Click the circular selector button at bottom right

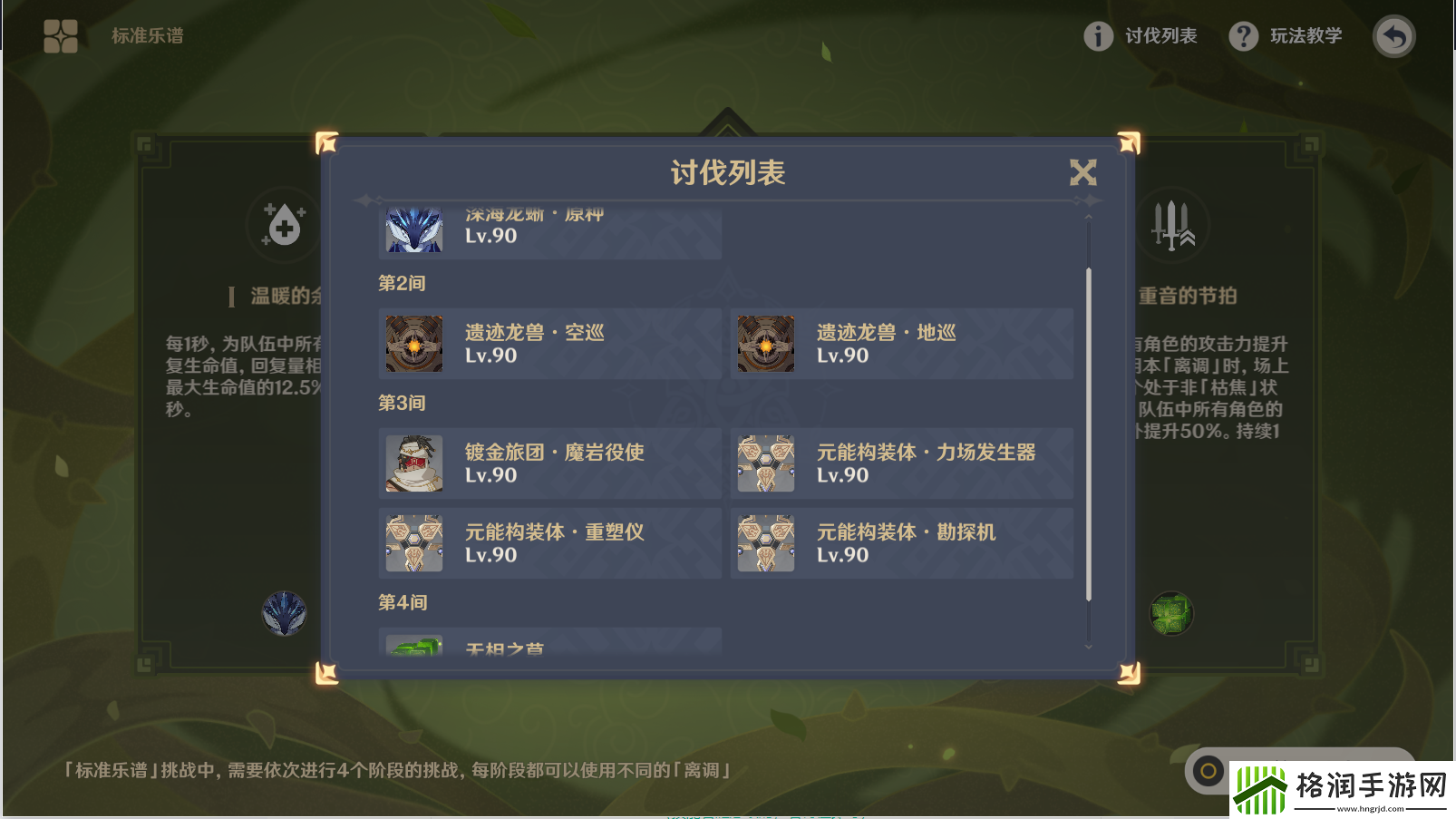pos(1208,770)
